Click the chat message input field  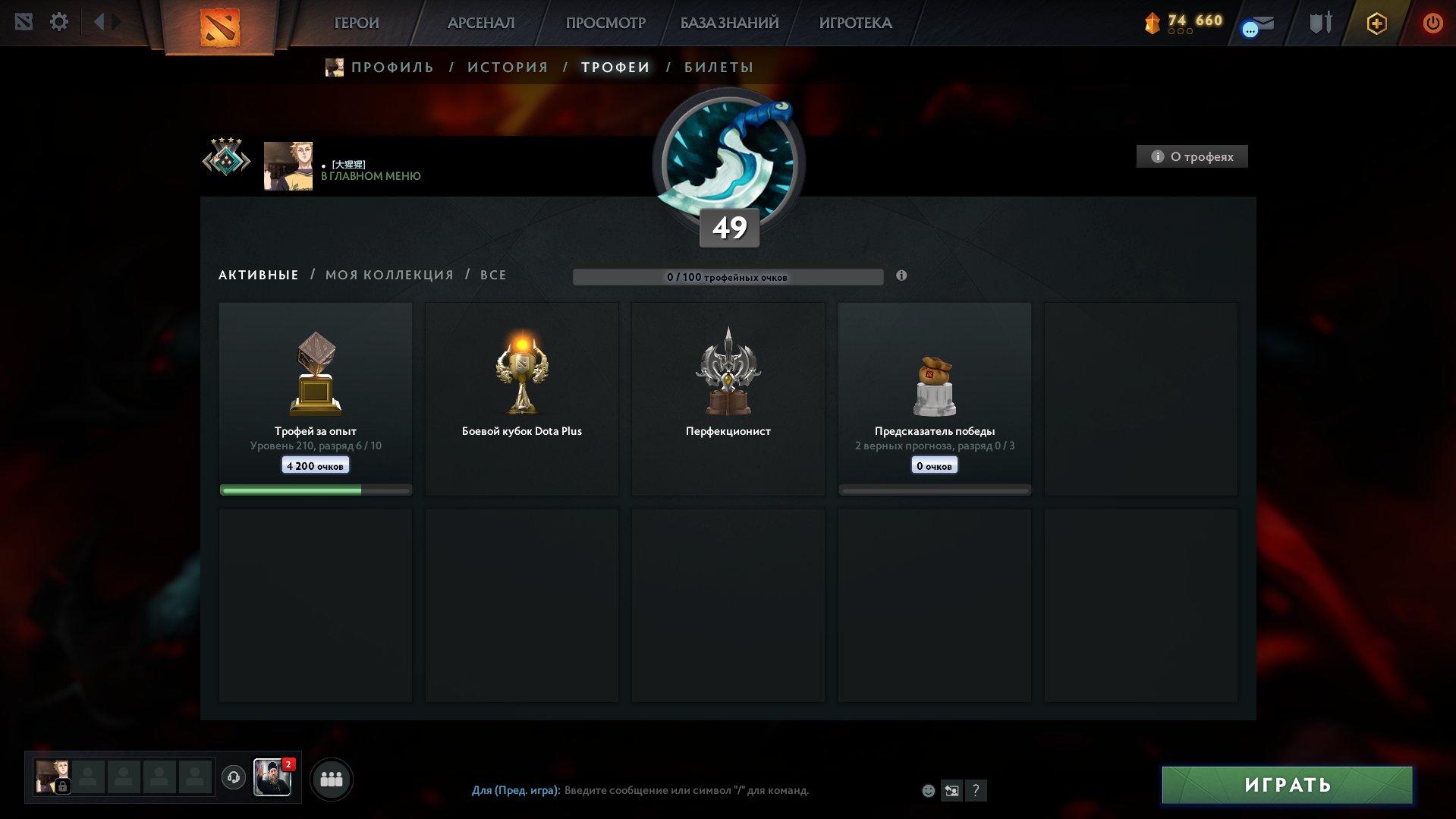(x=683, y=790)
